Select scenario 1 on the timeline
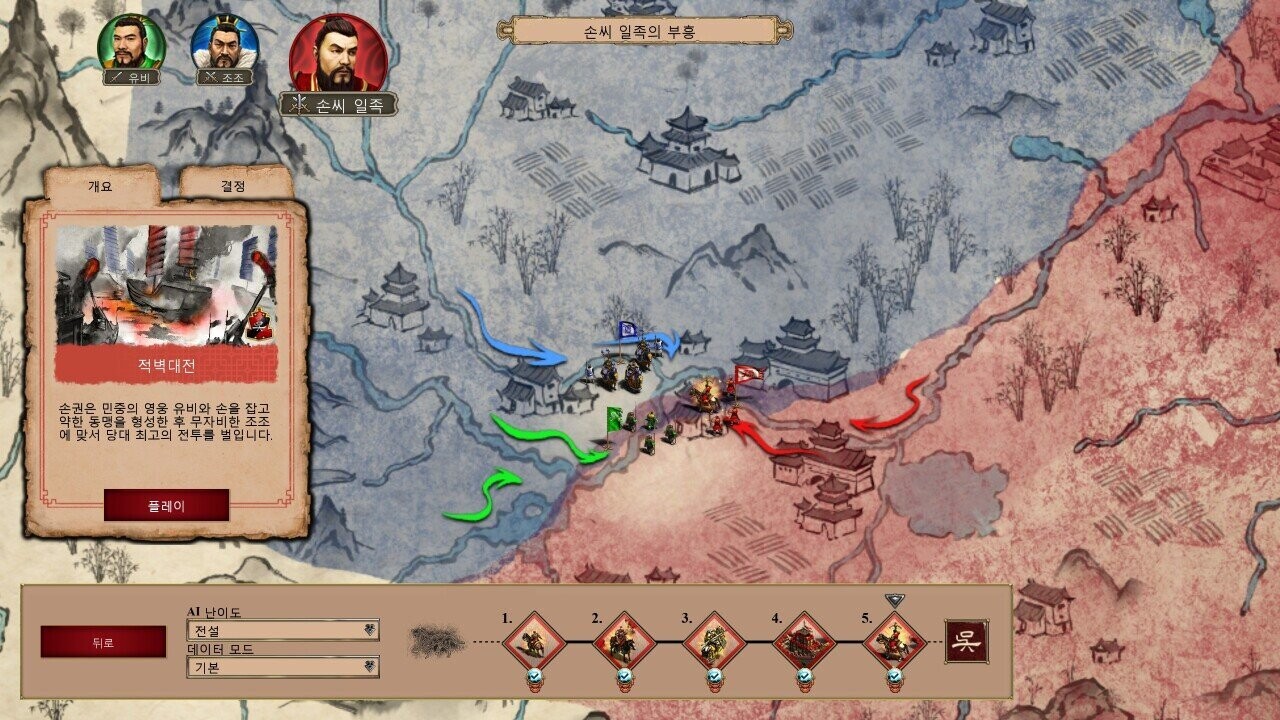Viewport: 1280px width, 720px height. tap(533, 641)
